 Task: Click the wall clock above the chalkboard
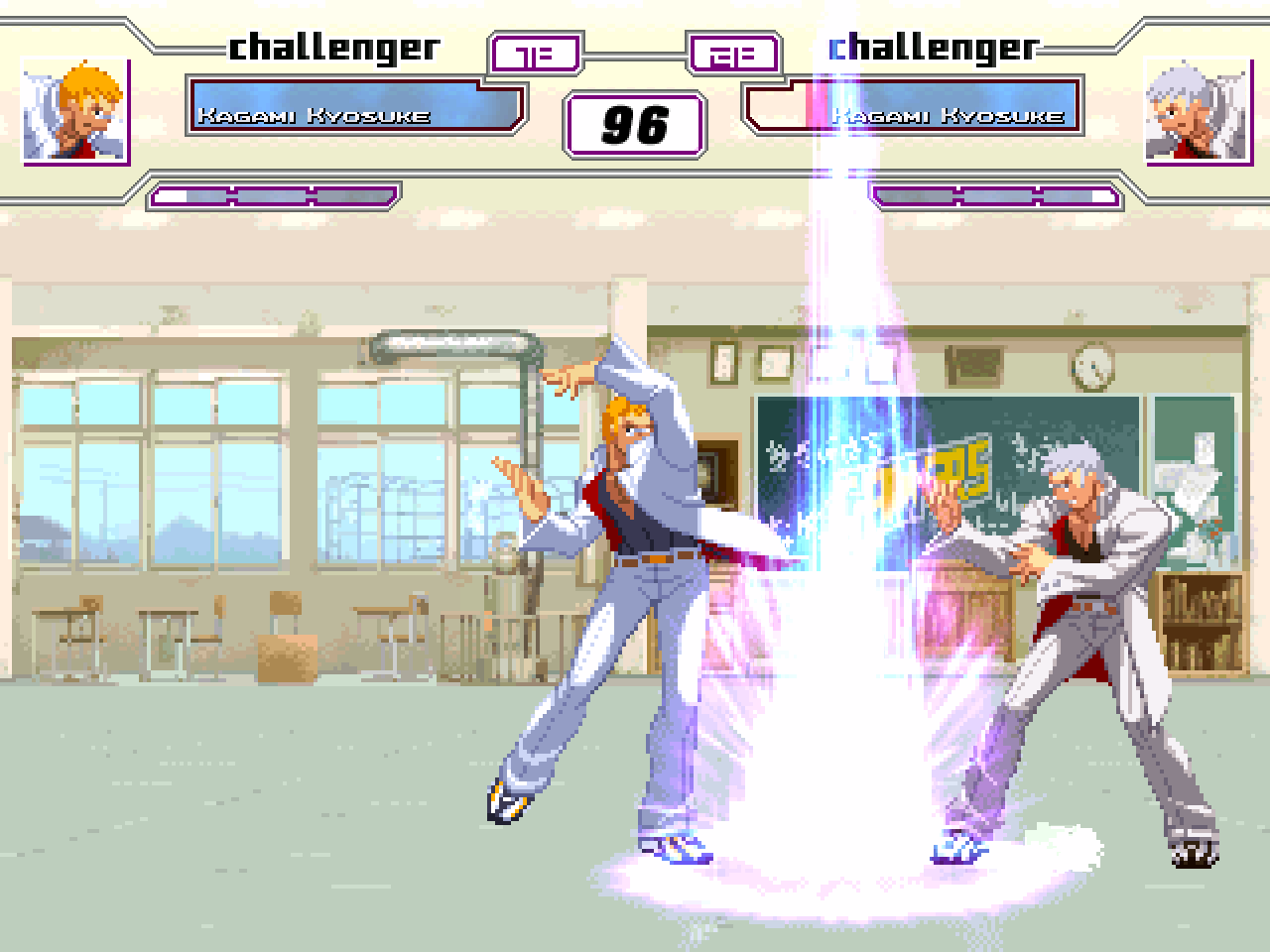tap(1091, 367)
